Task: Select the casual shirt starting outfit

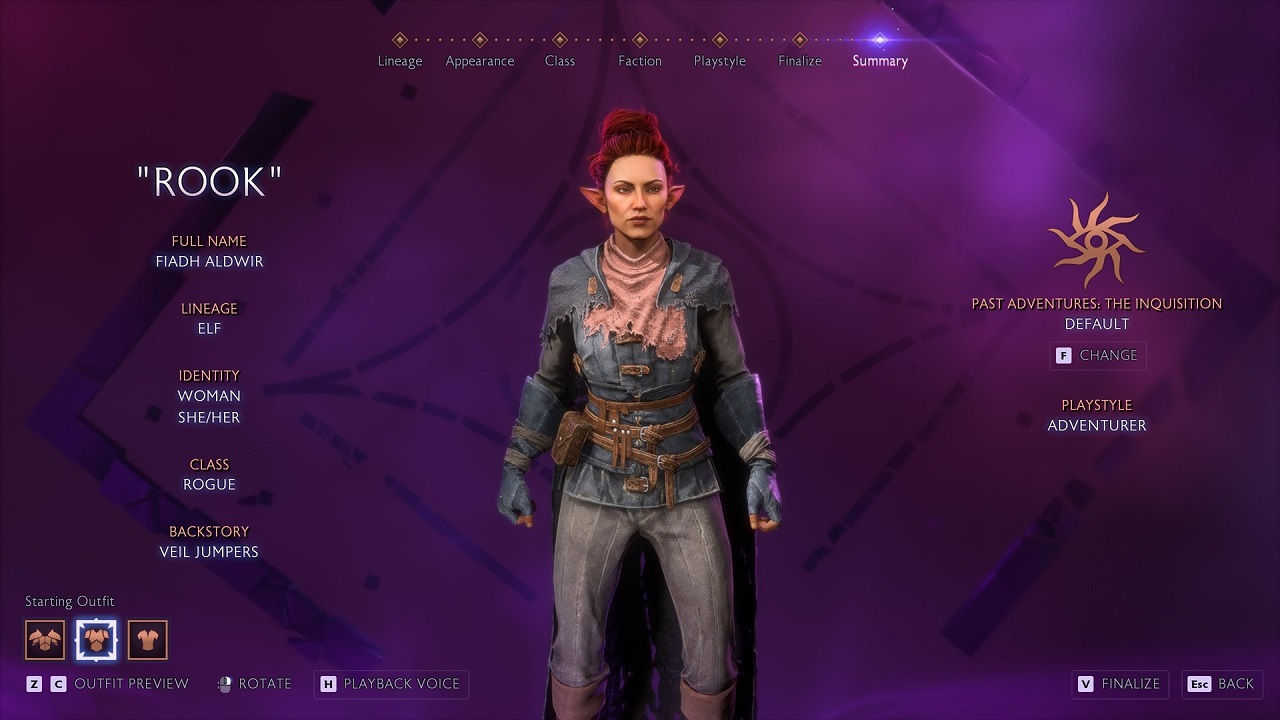Action: (148, 638)
